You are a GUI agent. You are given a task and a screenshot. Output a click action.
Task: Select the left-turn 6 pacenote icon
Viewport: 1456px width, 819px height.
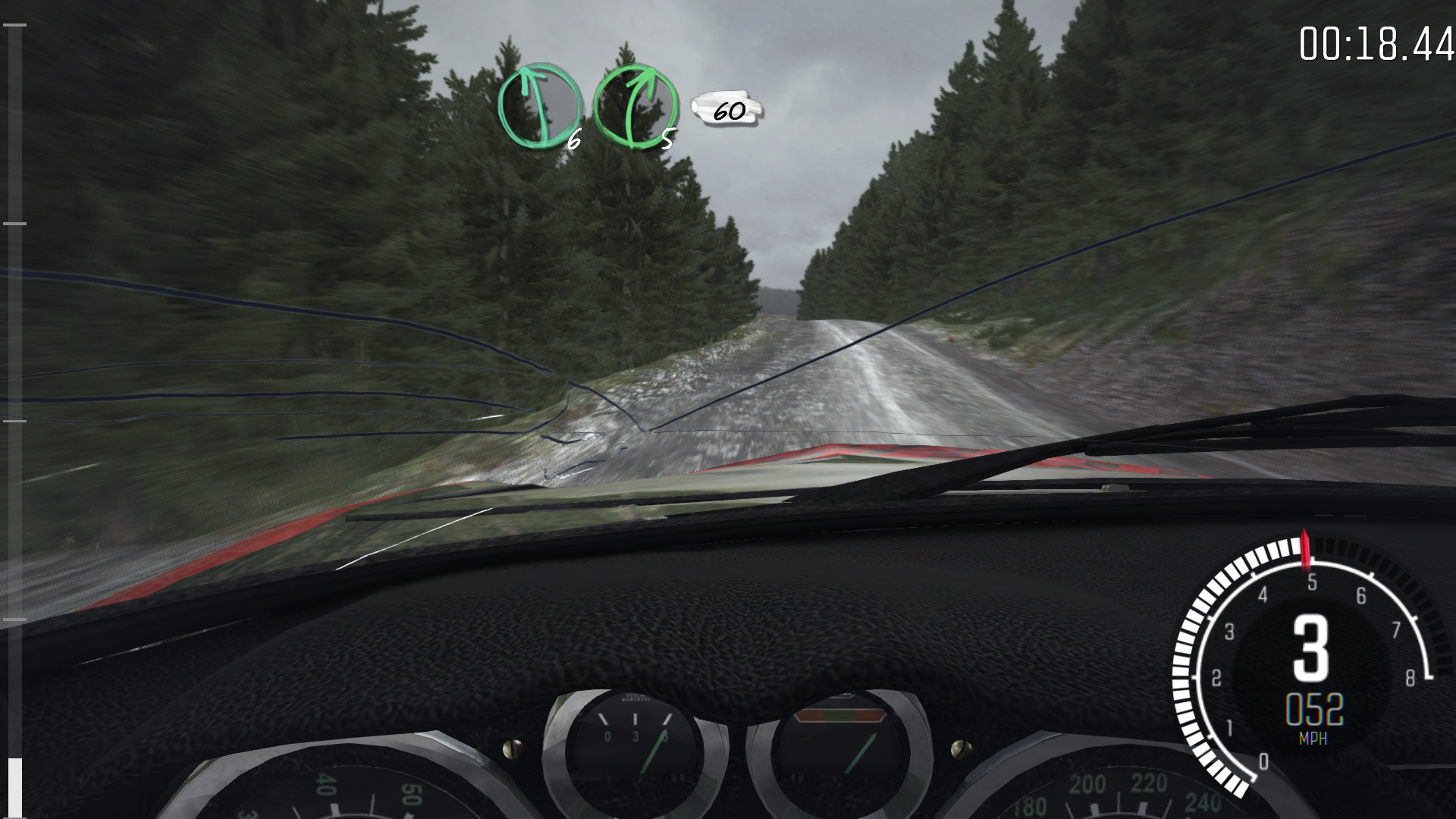[539, 106]
